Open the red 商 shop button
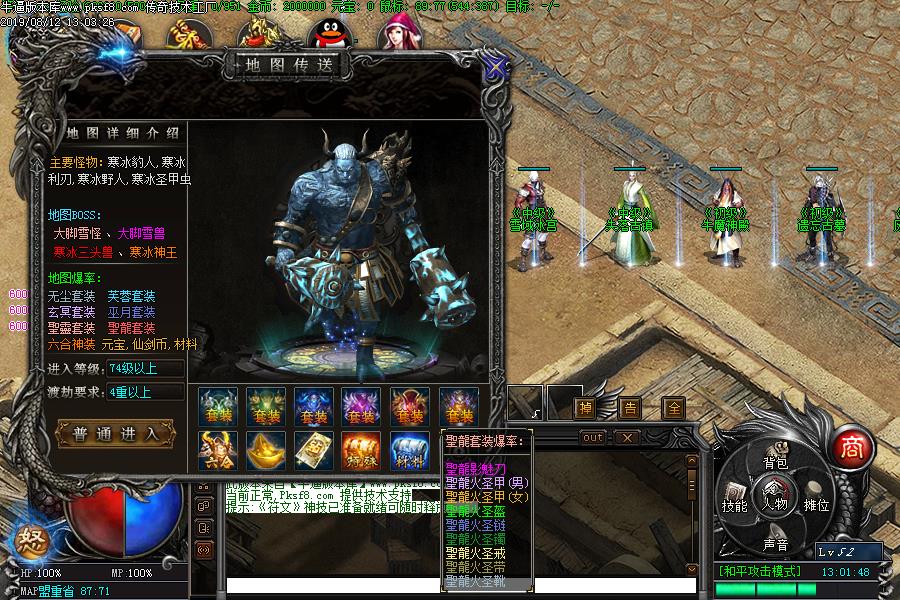The width and height of the screenshot is (900, 600). tap(850, 447)
